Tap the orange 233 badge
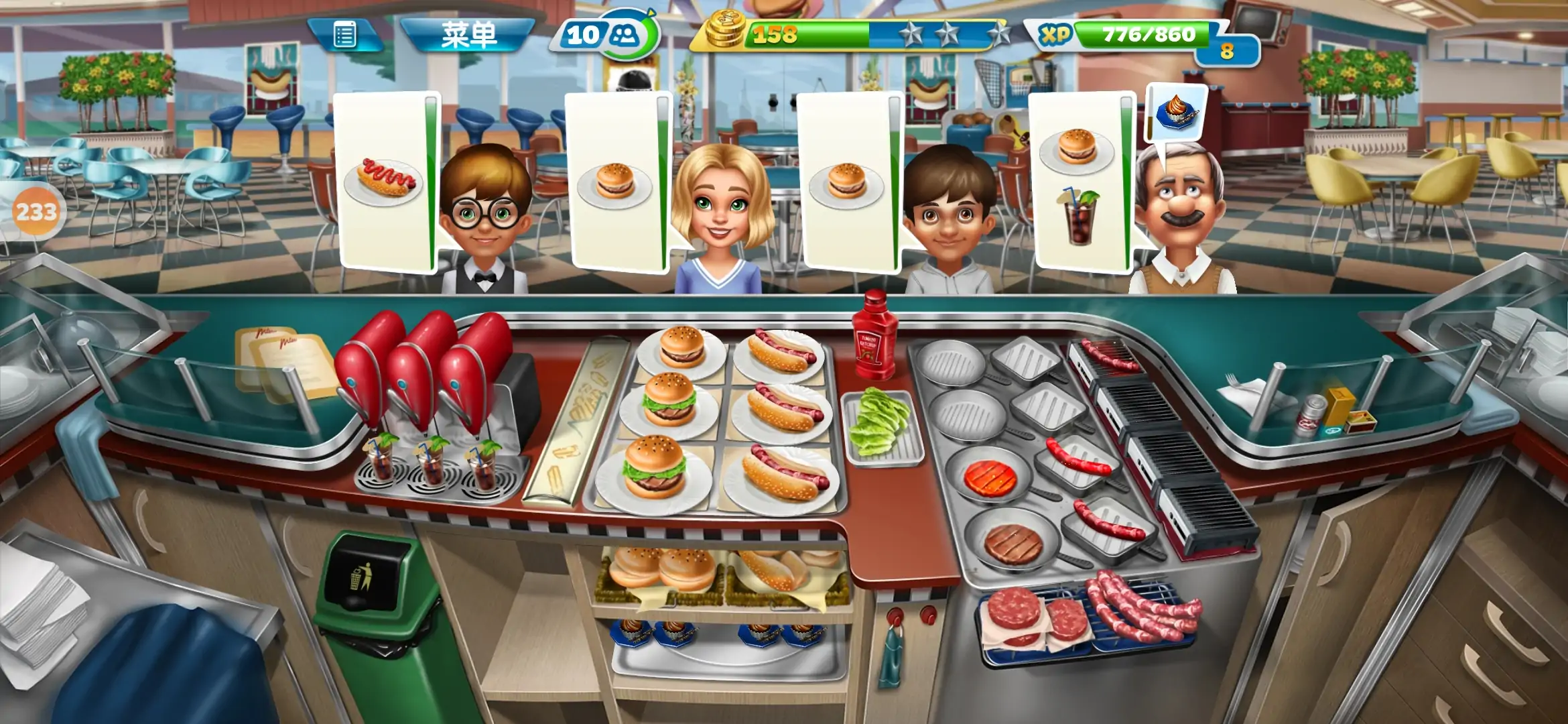Image resolution: width=1568 pixels, height=724 pixels. (36, 213)
